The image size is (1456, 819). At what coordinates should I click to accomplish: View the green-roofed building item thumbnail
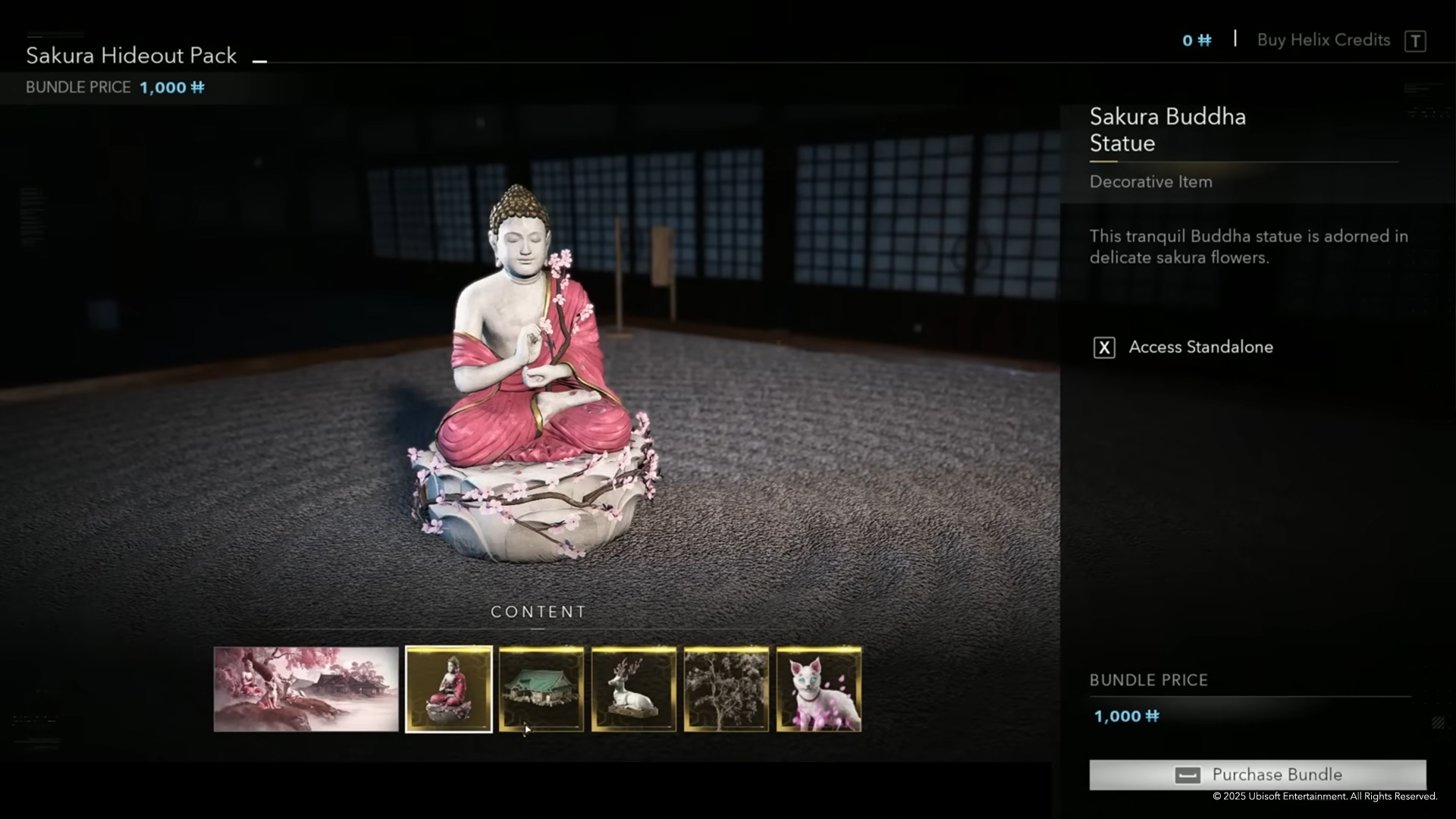coord(541,689)
